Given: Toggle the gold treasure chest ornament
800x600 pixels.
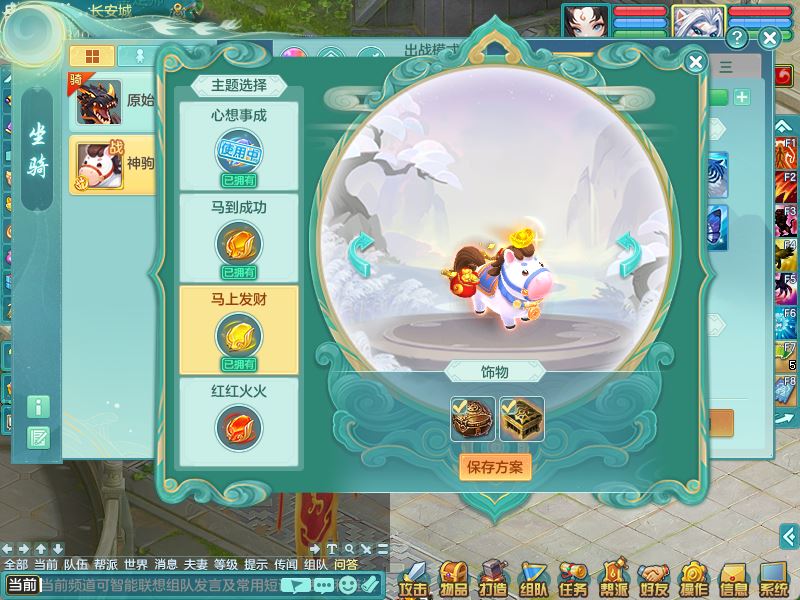Looking at the screenshot, I should (522, 419).
